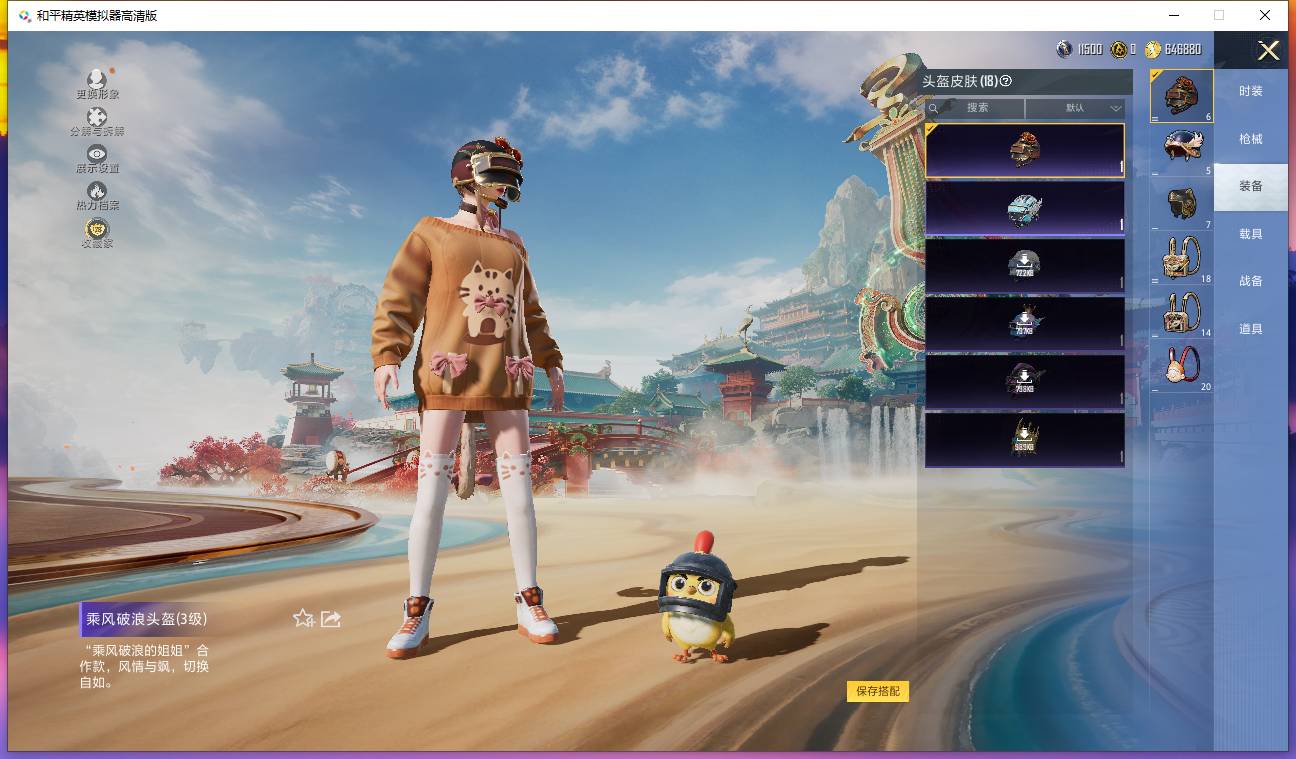The image size is (1296, 759).
Task: Close the wardrobe with the X button
Action: tap(1268, 51)
